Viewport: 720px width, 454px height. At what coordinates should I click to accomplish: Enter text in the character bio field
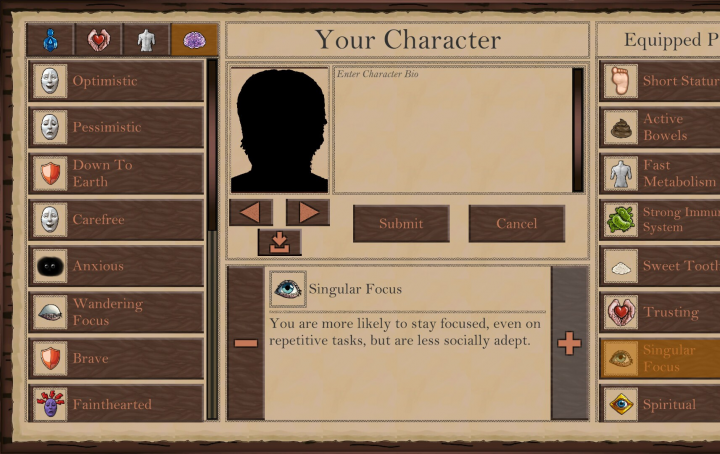(451, 130)
